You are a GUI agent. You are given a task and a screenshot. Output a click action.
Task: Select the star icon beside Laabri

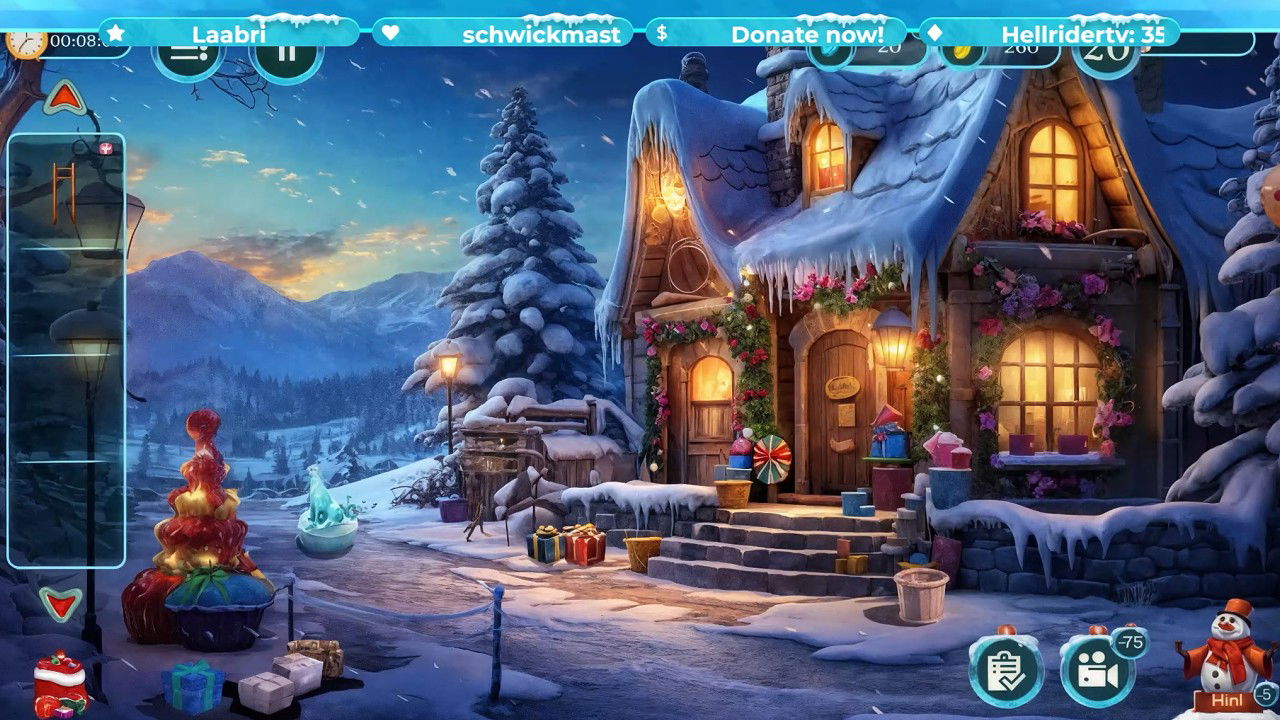coord(113,33)
